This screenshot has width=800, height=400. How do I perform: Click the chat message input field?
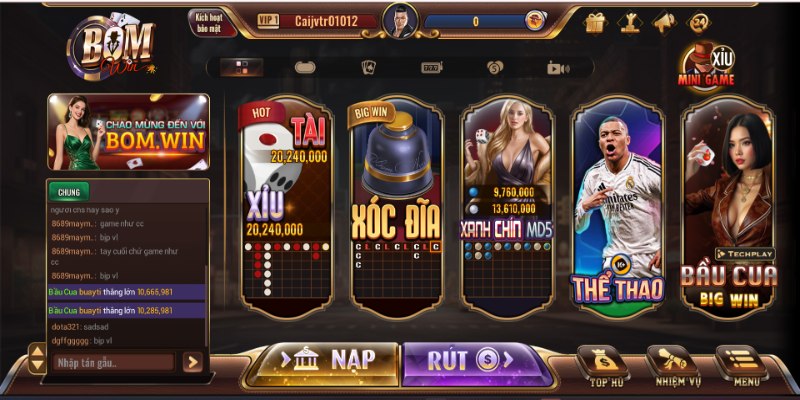[114, 362]
